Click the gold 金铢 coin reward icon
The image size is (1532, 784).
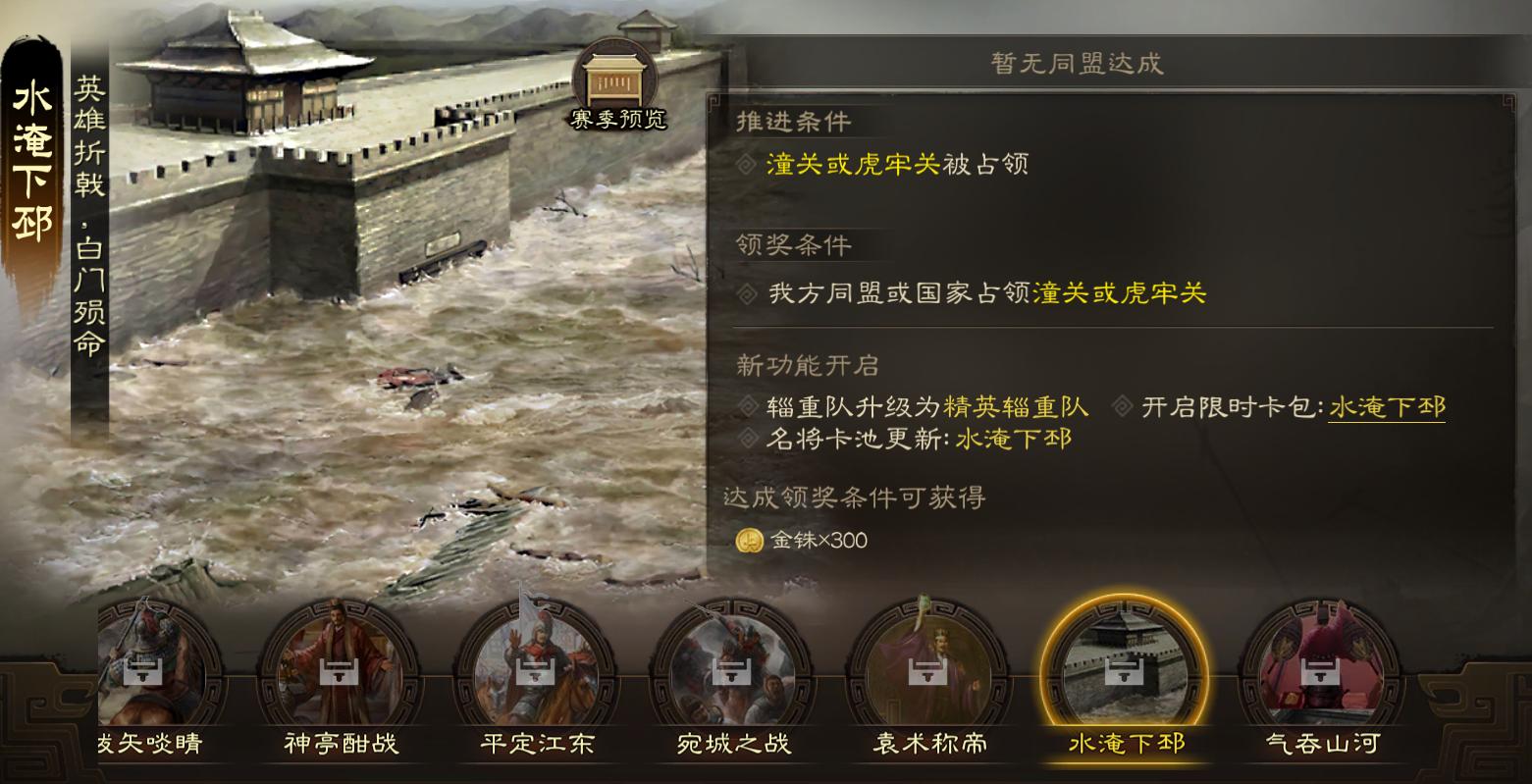(750, 540)
